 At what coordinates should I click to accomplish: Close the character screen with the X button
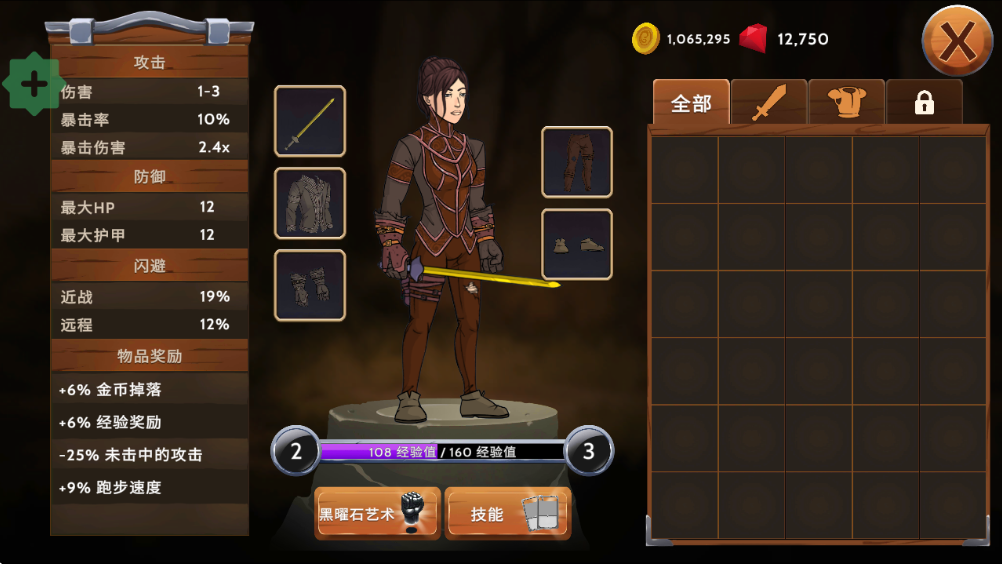[x=957, y=41]
